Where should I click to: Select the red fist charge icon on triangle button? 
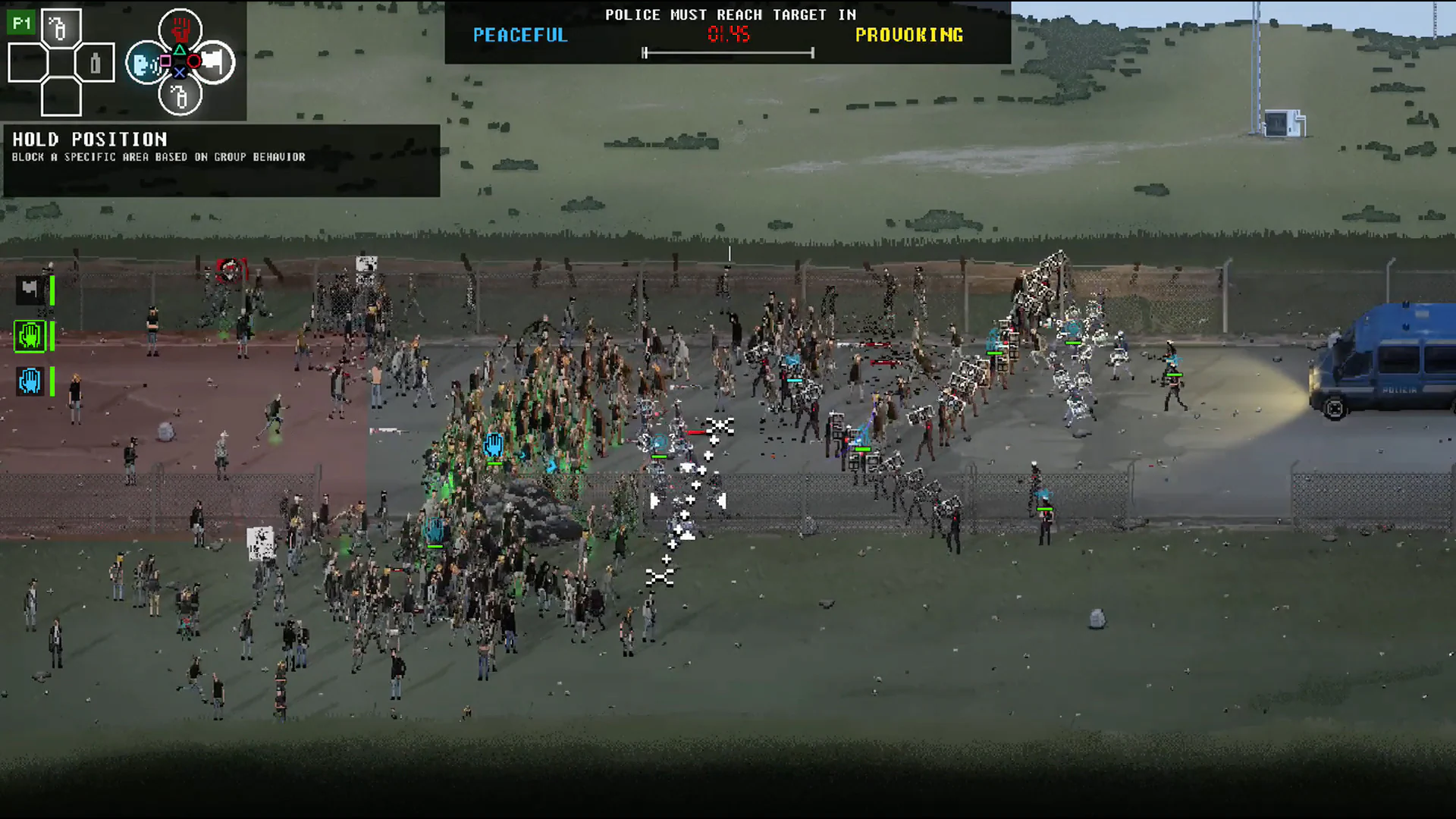pos(180,30)
